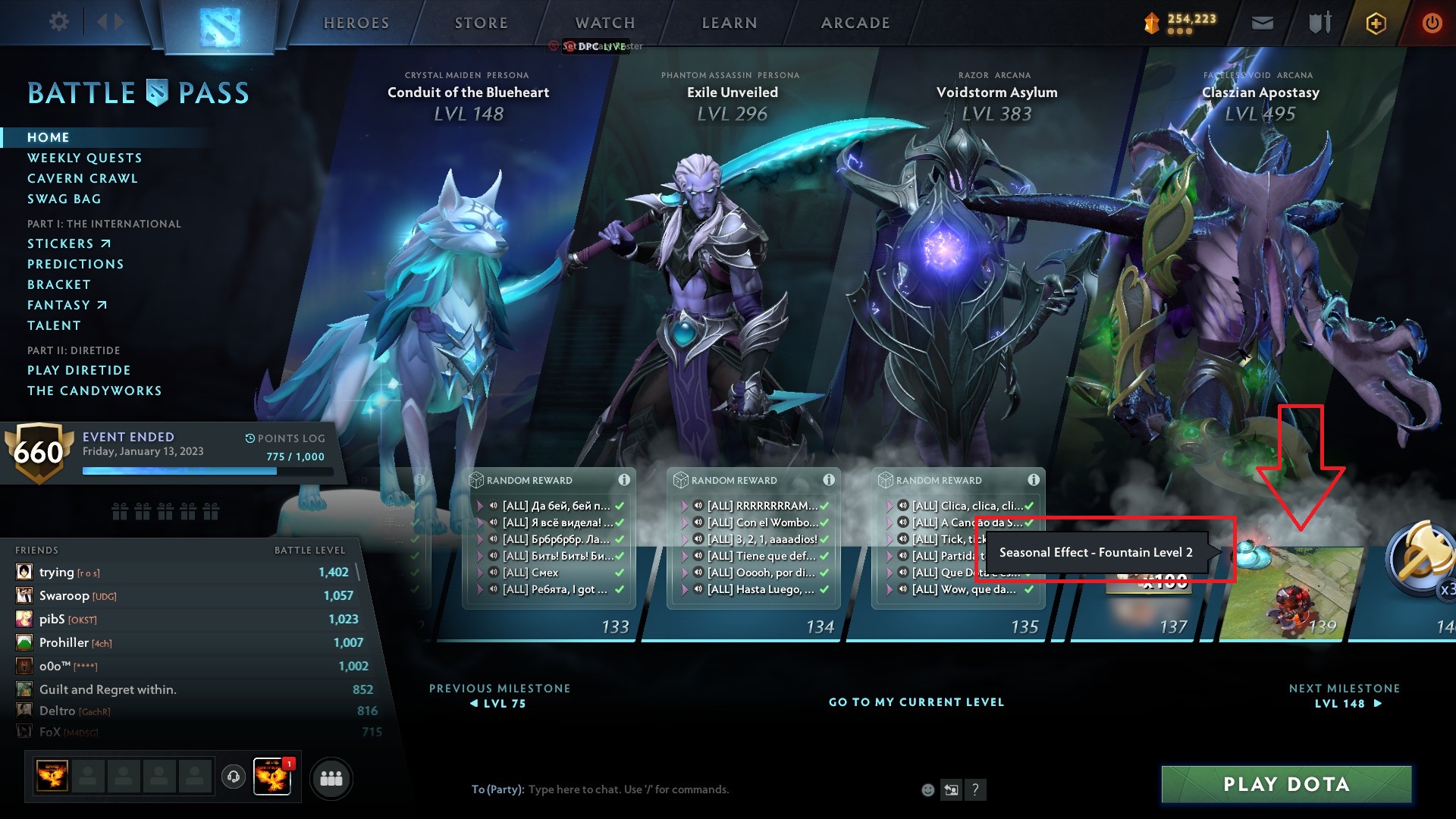
Task: Click the Points Log clock icon
Action: [249, 438]
